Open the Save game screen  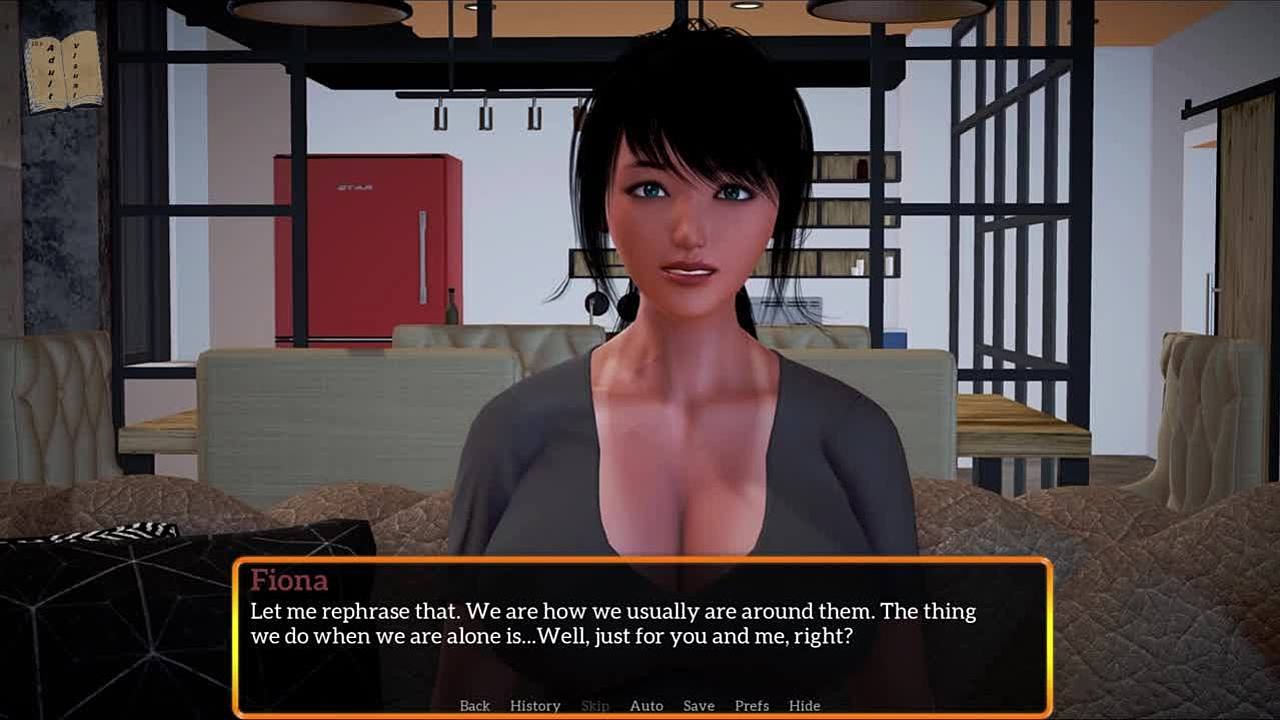[698, 705]
